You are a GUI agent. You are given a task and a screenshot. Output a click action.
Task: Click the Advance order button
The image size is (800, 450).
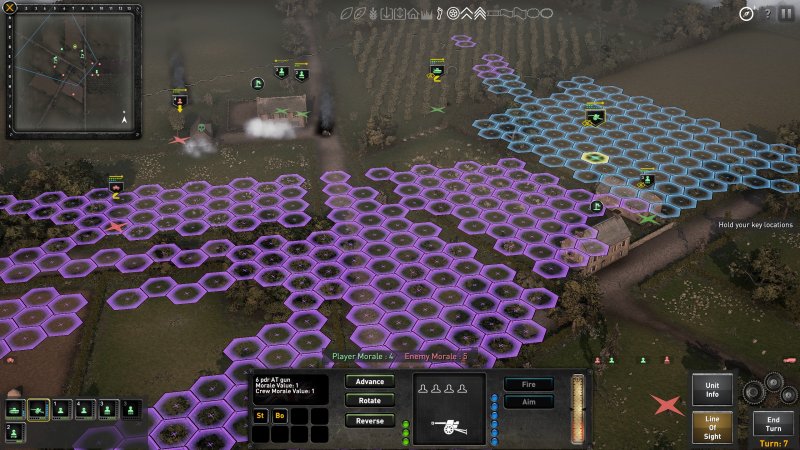(369, 381)
